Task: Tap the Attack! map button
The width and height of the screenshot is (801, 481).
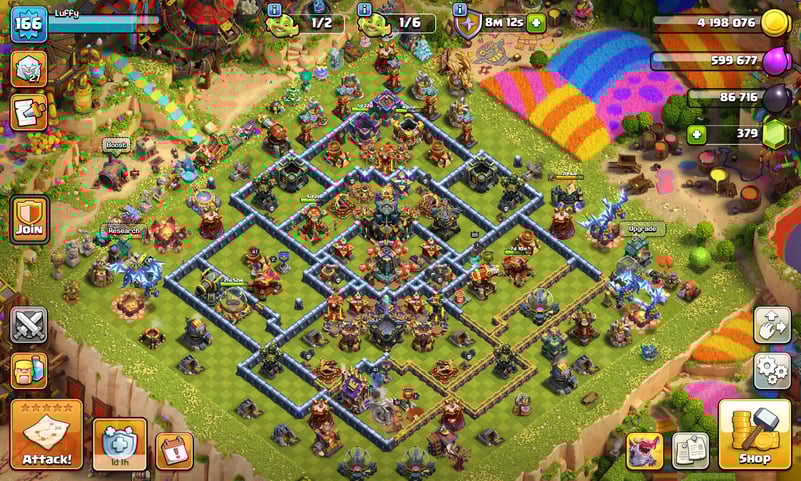Action: click(x=46, y=434)
